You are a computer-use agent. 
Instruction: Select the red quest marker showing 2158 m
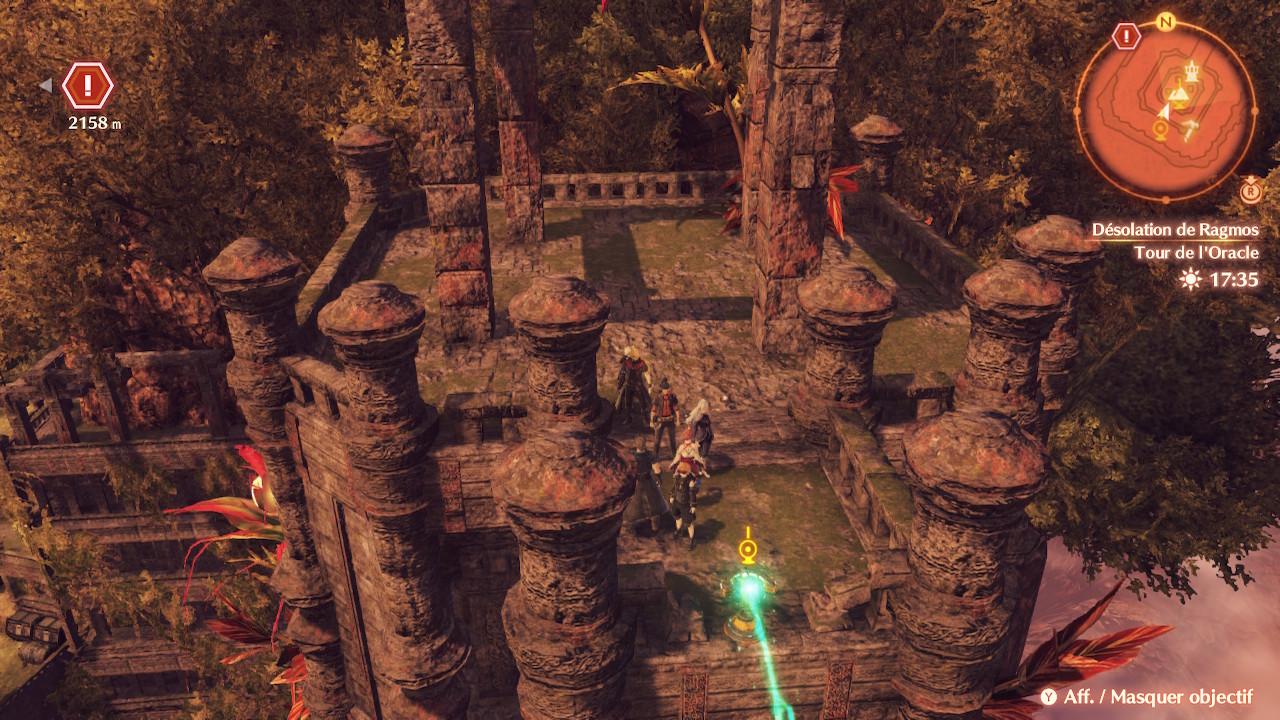(88, 87)
